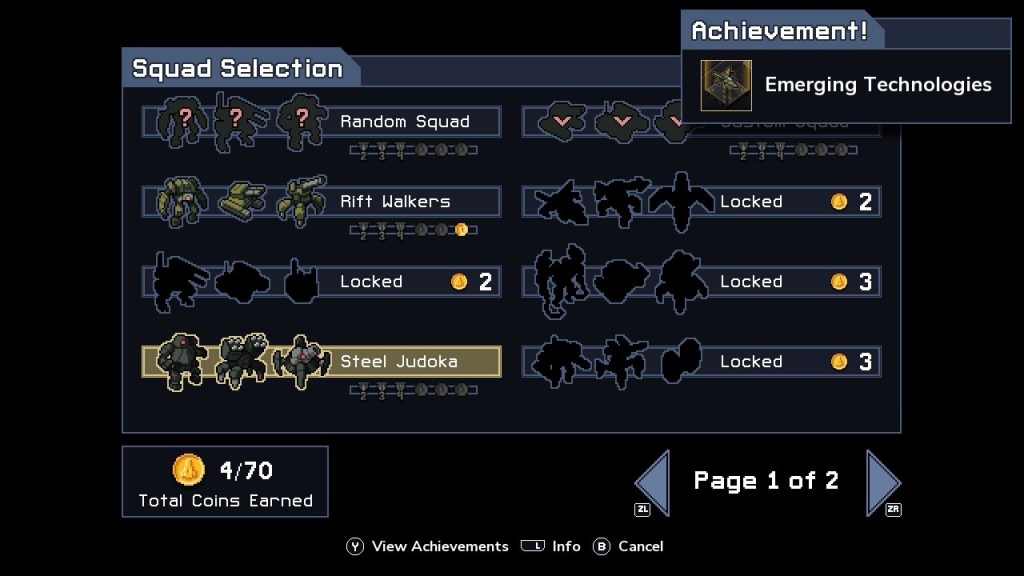The width and height of the screenshot is (1024, 576).
Task: Select the Steel Judoka squad
Action: [x=321, y=361]
